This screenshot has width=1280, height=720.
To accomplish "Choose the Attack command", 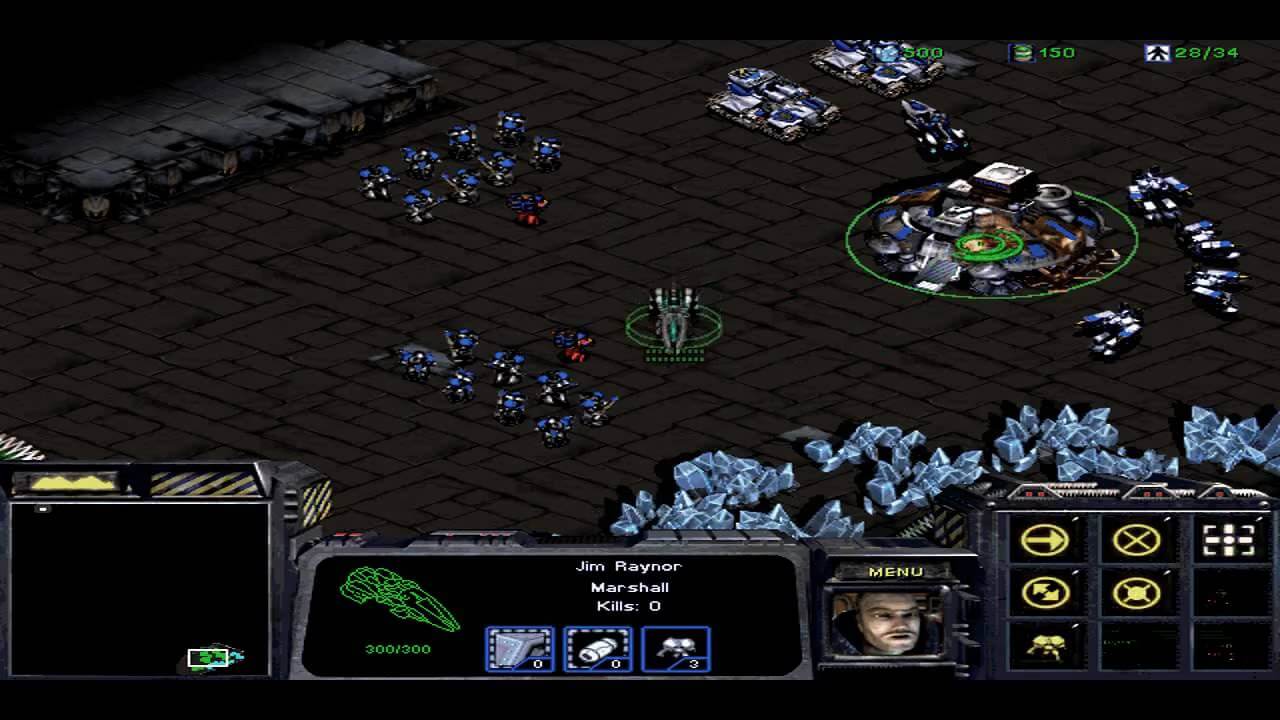I will tap(1228, 541).
